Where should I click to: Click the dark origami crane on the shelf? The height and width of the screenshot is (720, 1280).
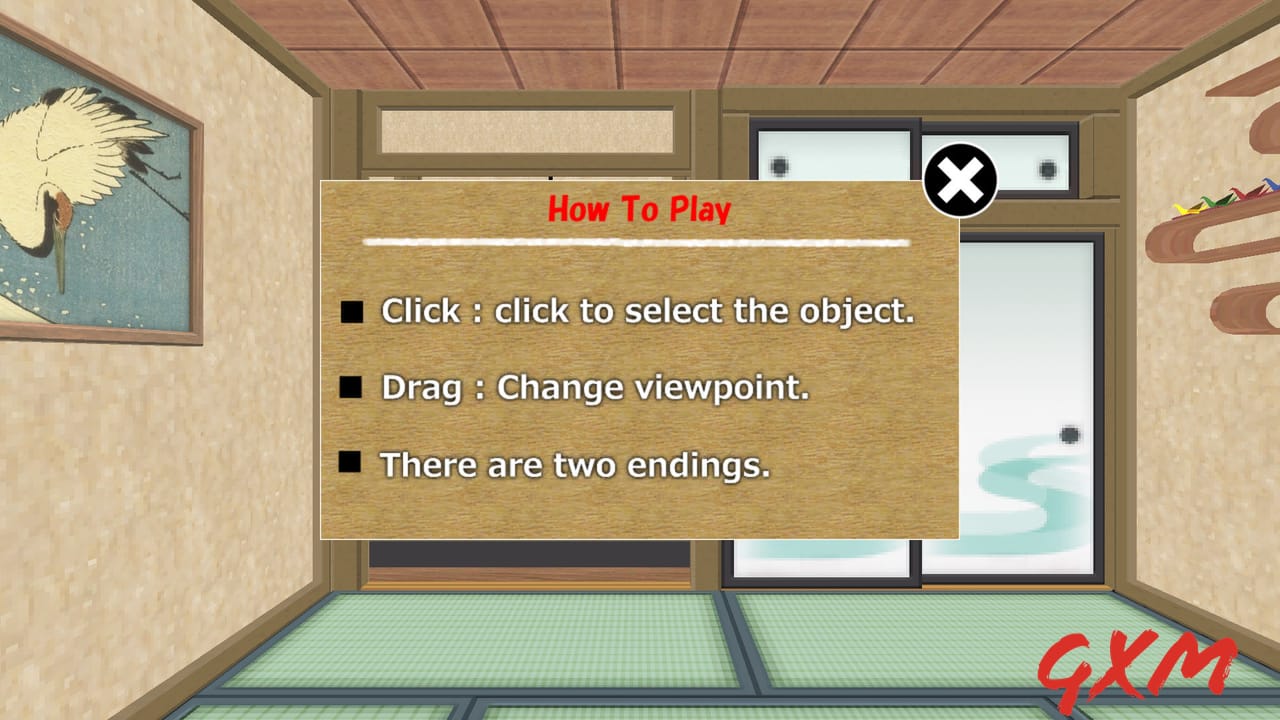tap(1255, 189)
